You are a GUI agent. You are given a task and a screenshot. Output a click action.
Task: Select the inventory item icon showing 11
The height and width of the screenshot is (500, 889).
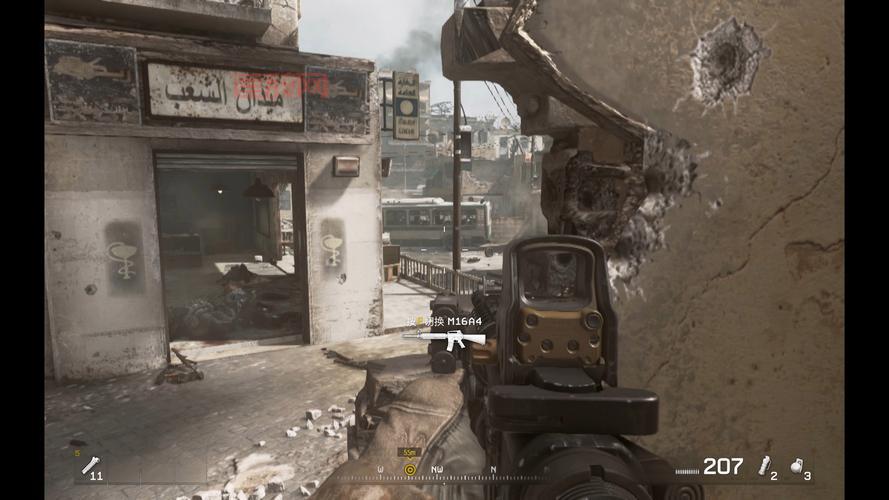(91, 465)
